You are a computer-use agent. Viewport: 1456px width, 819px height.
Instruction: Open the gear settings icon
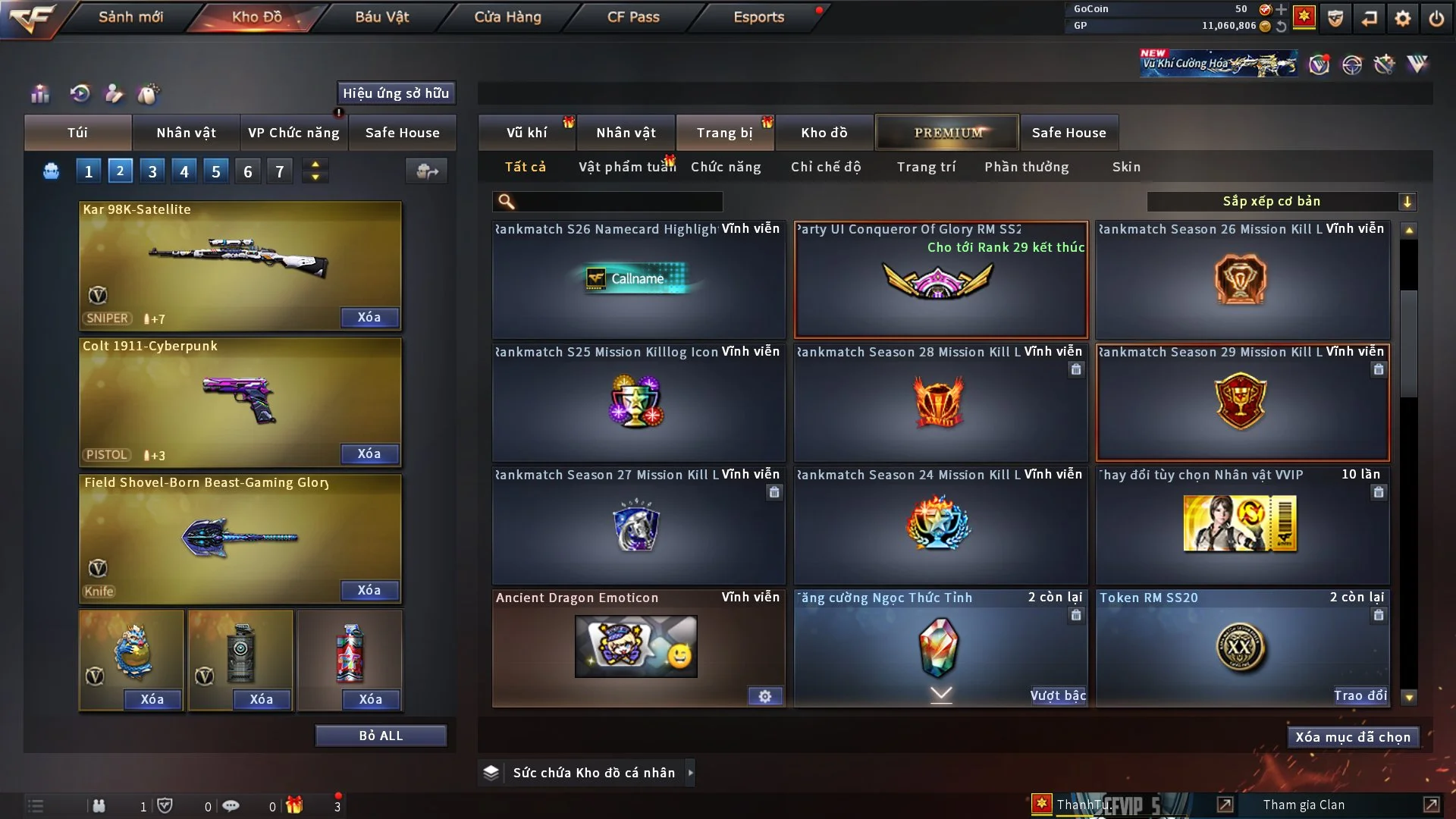(1403, 18)
